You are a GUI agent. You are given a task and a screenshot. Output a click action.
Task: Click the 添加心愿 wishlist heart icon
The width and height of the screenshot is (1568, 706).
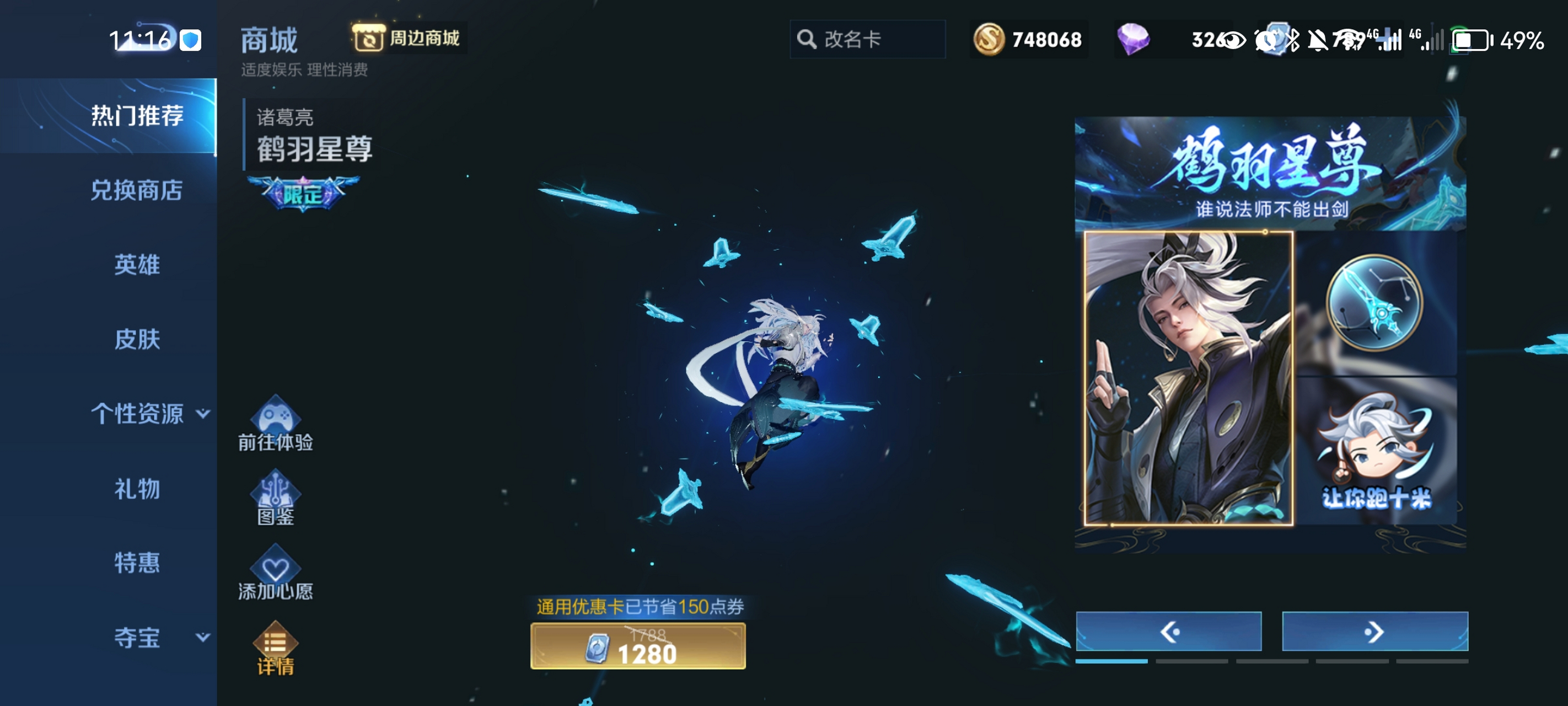[276, 570]
